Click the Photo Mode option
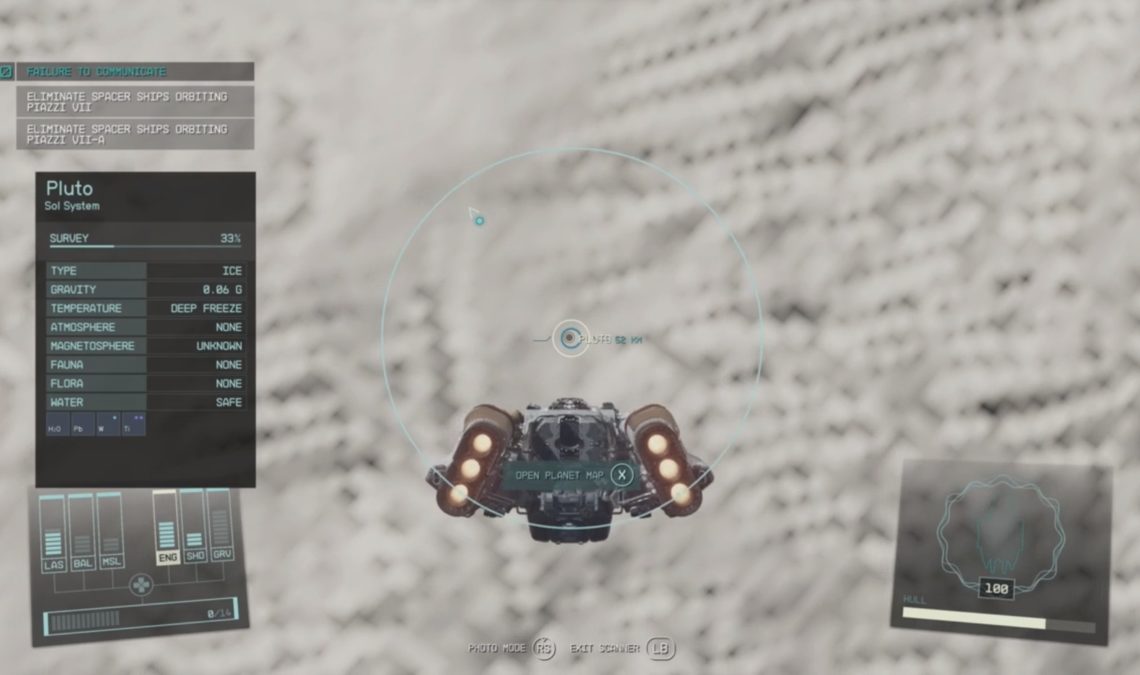 [x=496, y=649]
